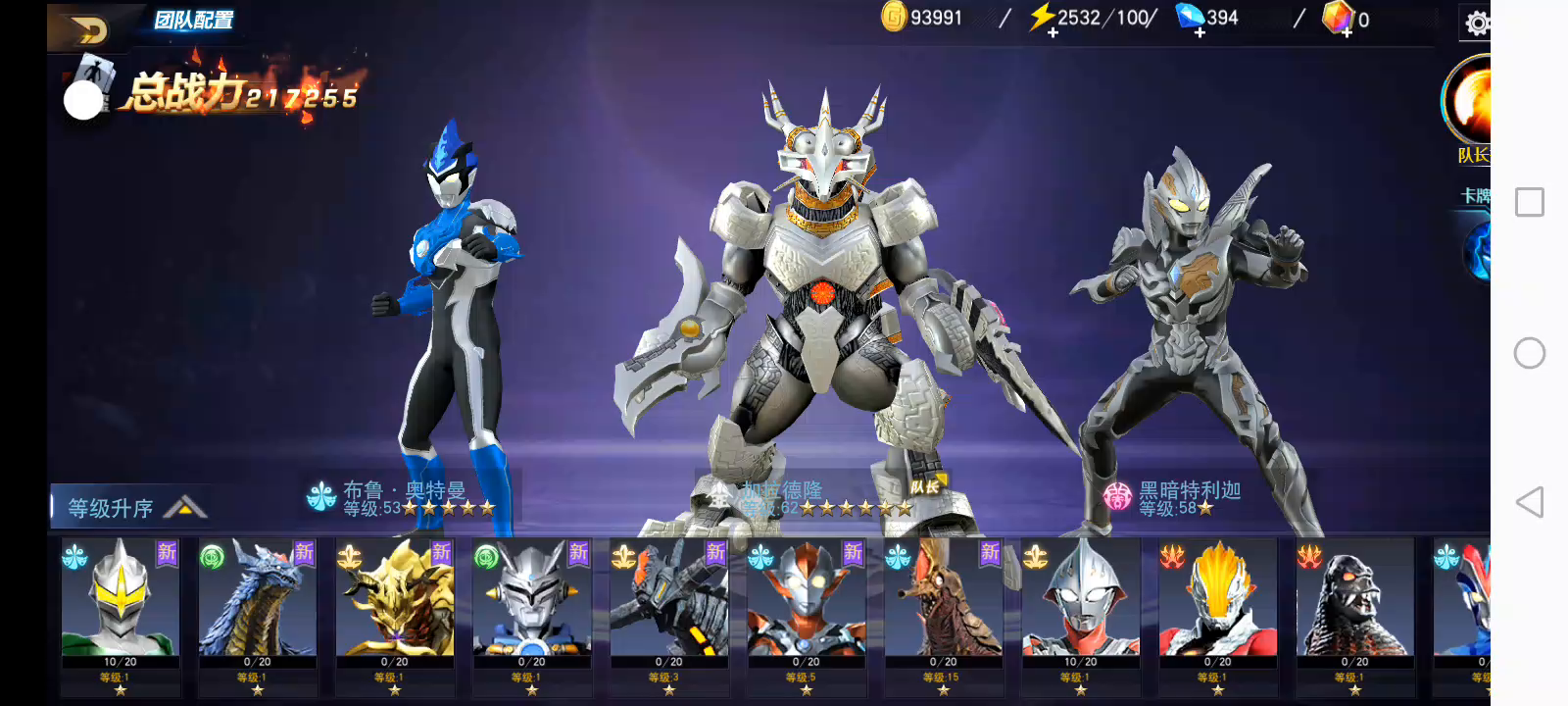
Task: Buy more blue diamonds via the plus icon
Action: coord(1200,32)
